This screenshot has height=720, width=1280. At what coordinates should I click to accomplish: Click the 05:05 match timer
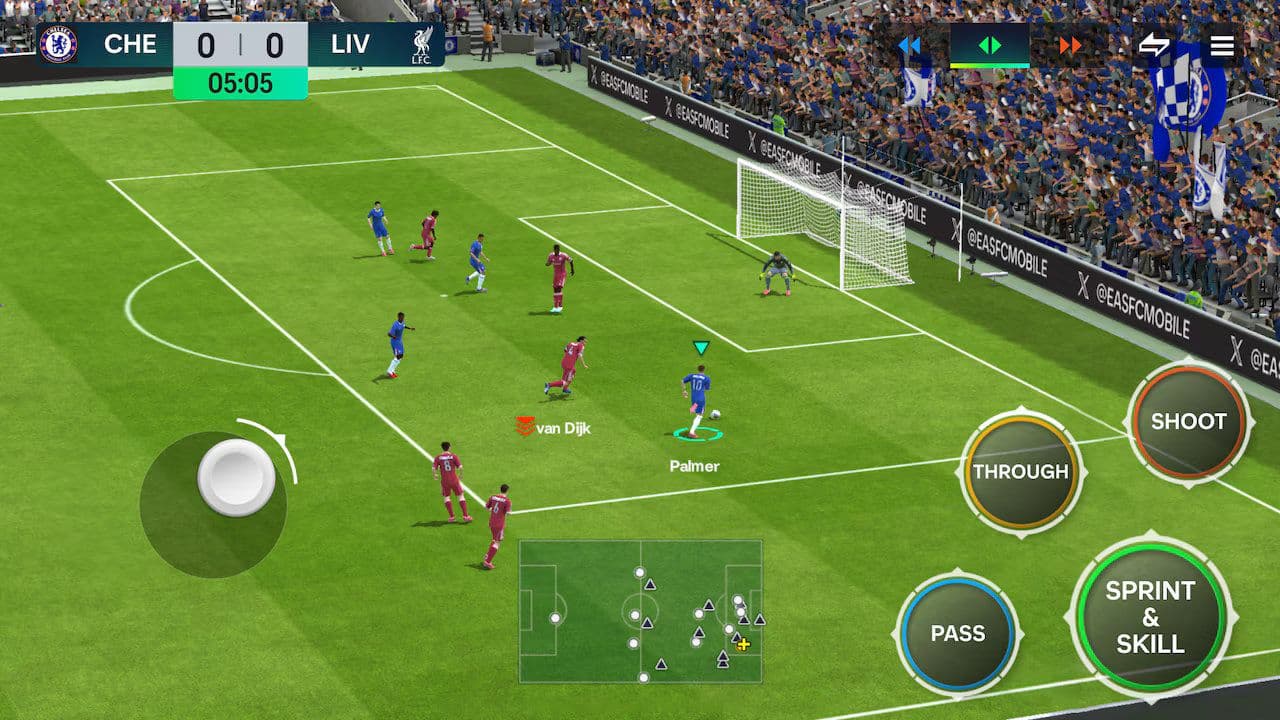[239, 84]
